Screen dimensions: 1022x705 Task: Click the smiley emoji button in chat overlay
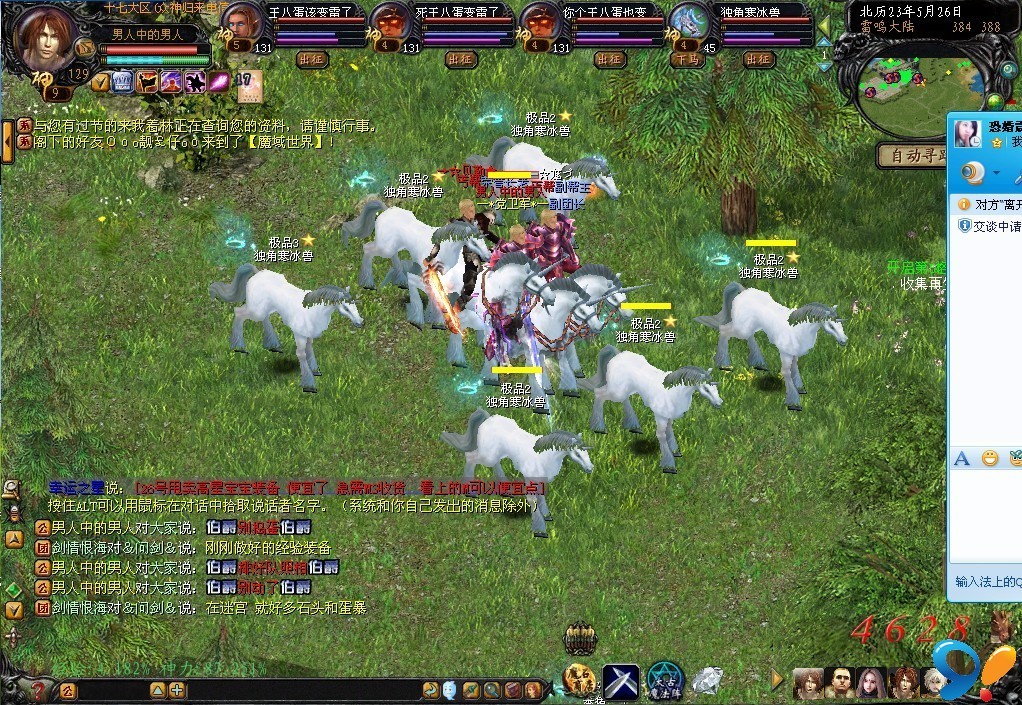(x=990, y=458)
